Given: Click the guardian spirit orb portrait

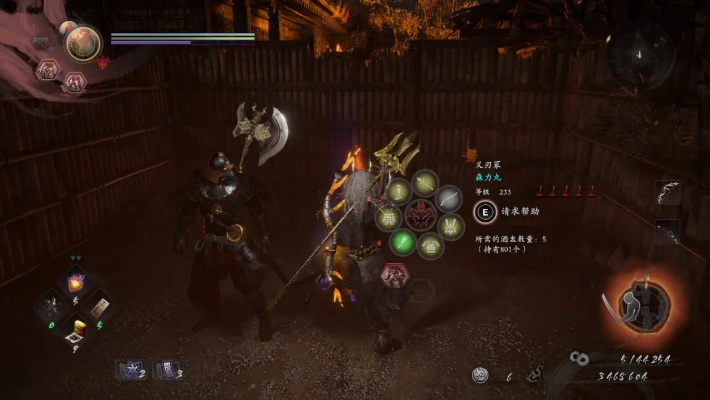Looking at the screenshot, I should pos(82,42).
